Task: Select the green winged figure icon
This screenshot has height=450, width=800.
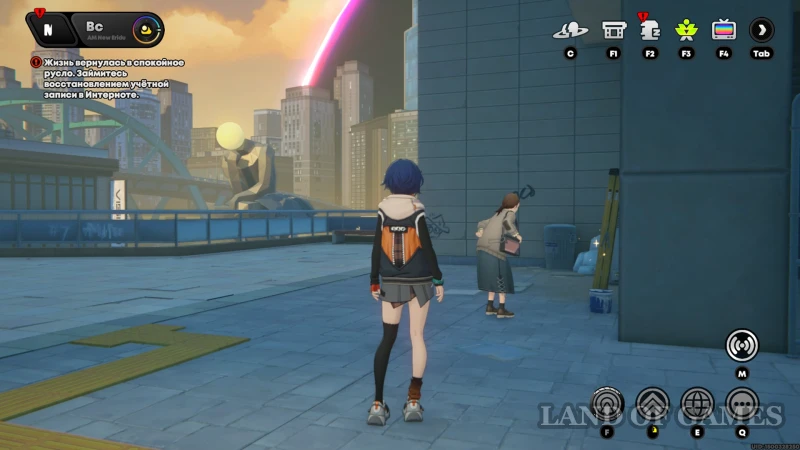Action: (687, 30)
